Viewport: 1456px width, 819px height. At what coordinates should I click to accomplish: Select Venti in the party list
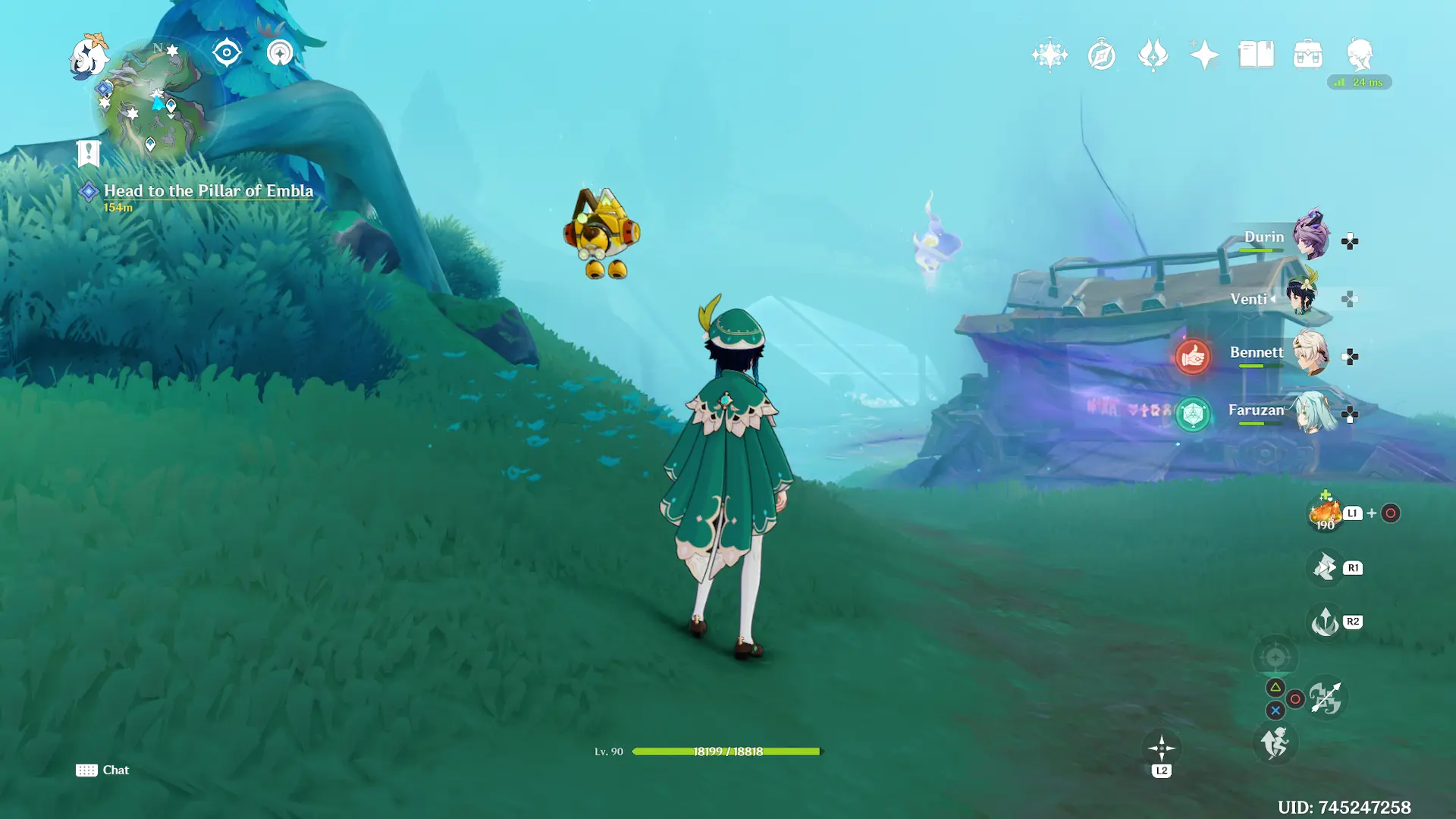(x=1303, y=296)
